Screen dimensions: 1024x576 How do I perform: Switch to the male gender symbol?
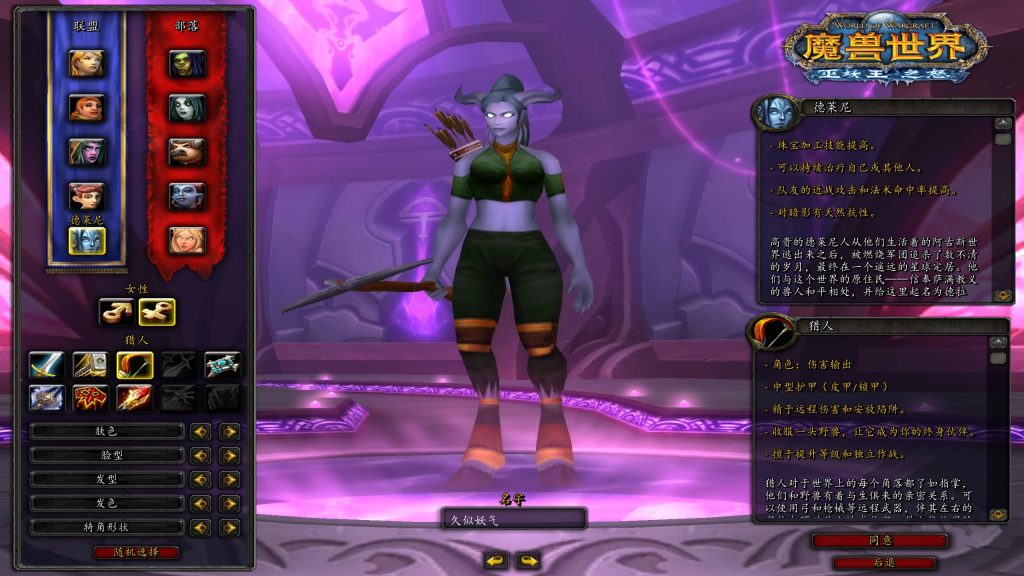115,312
